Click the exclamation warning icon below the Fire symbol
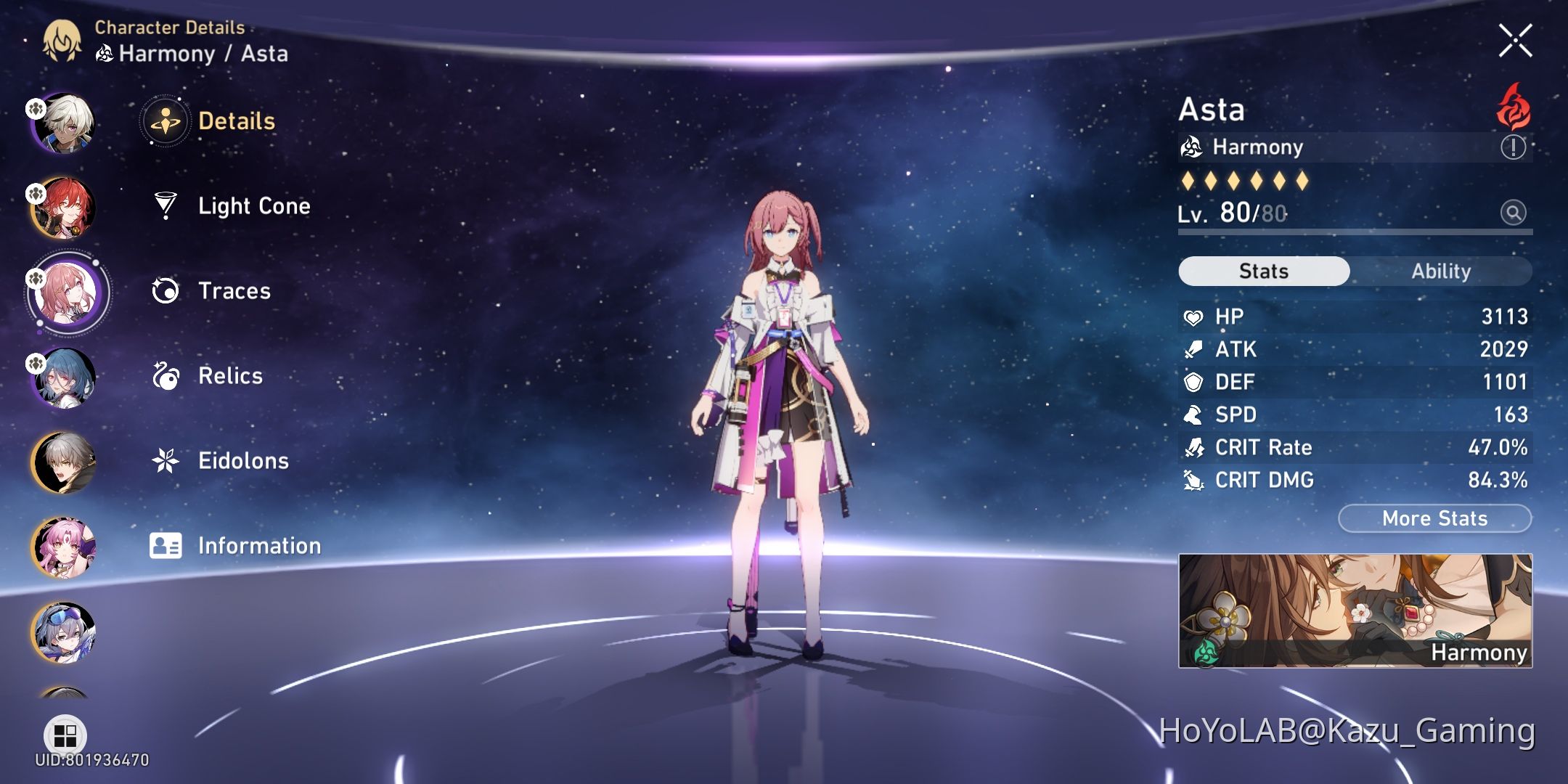Viewport: 1568px width, 784px height. coord(1514,148)
